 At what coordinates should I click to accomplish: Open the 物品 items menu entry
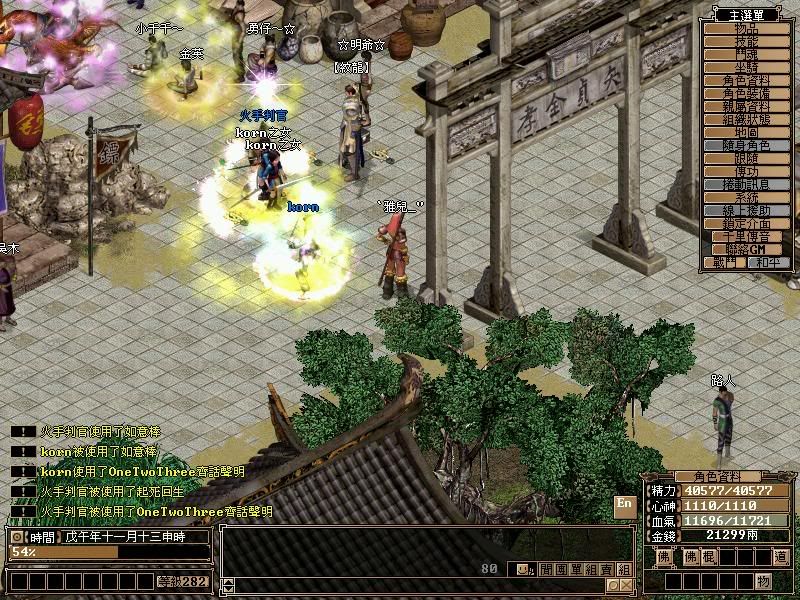[746, 29]
